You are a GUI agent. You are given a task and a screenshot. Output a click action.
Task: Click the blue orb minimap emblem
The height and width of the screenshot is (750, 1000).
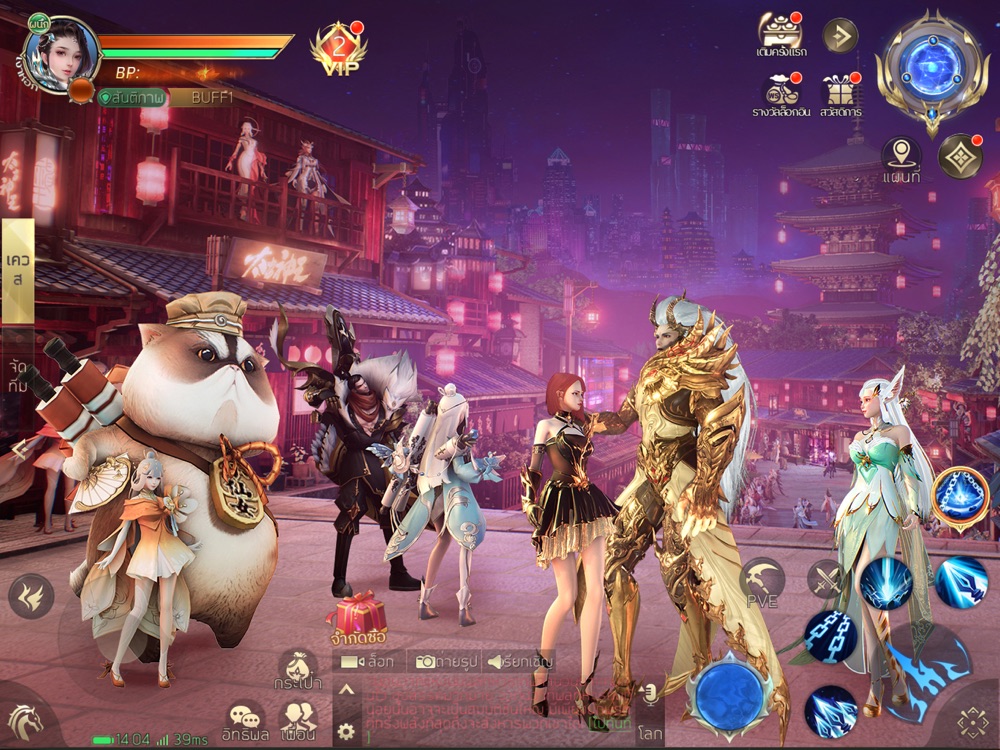[x=932, y=69]
